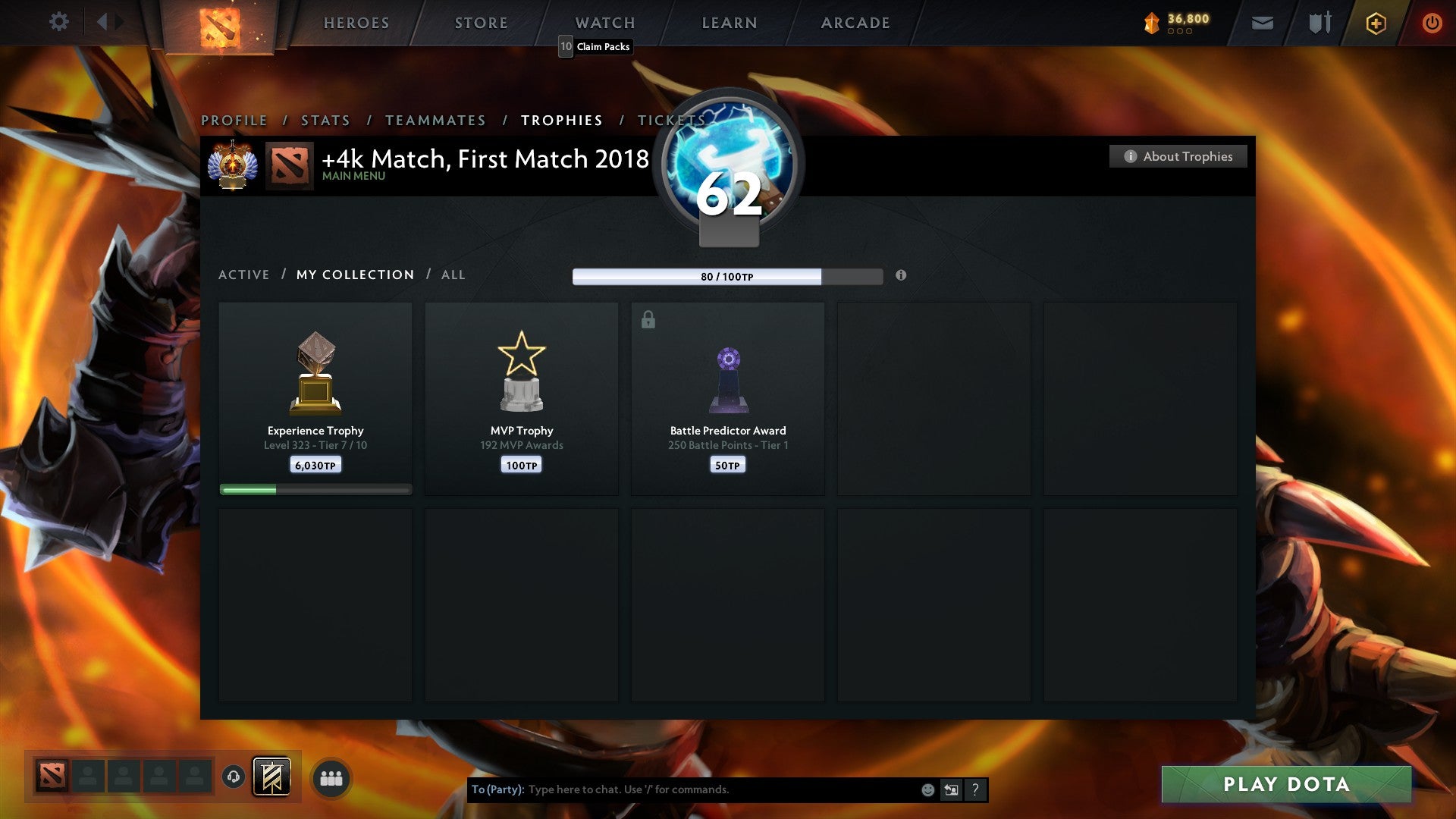Click the emoticon icon in the chat bar
This screenshot has height=819, width=1456.
[927, 789]
